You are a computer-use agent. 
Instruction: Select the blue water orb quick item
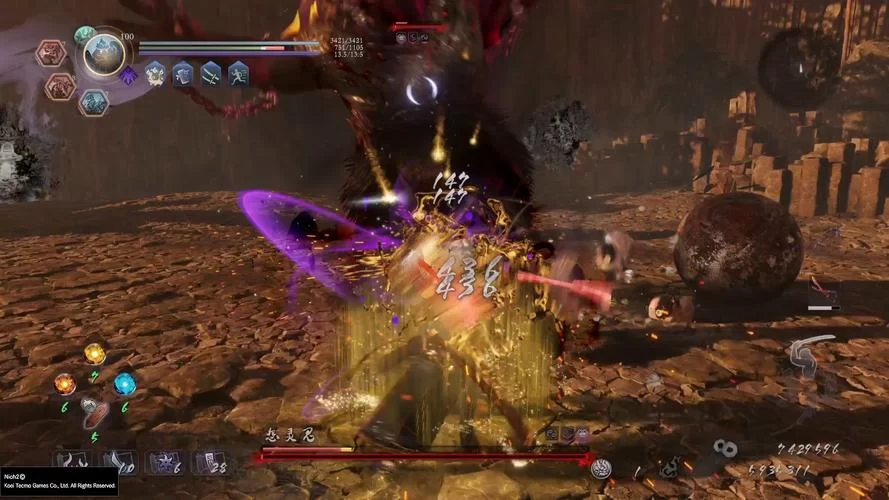pyautogui.click(x=125, y=383)
